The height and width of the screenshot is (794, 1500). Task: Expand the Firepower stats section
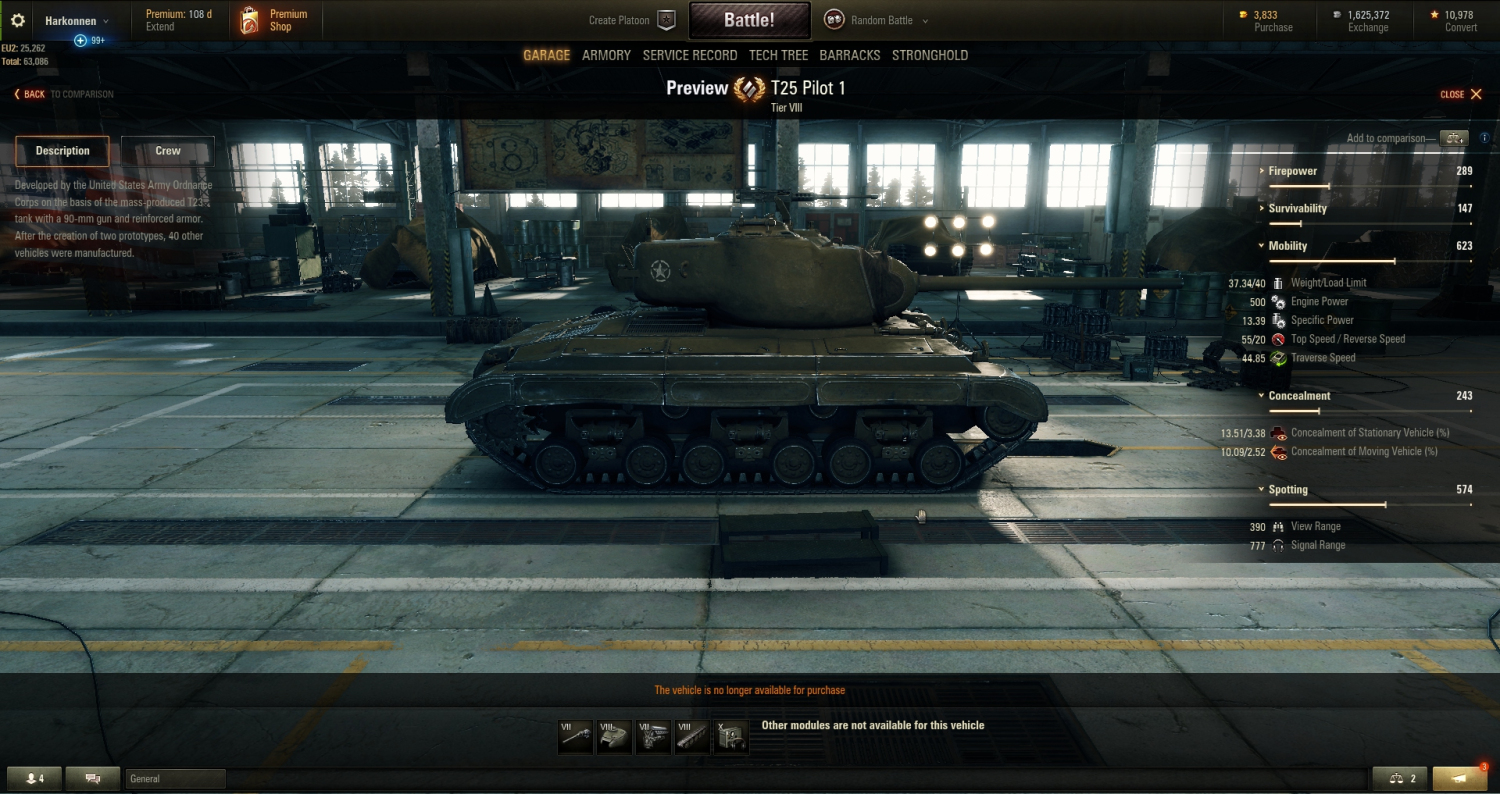click(x=1292, y=171)
